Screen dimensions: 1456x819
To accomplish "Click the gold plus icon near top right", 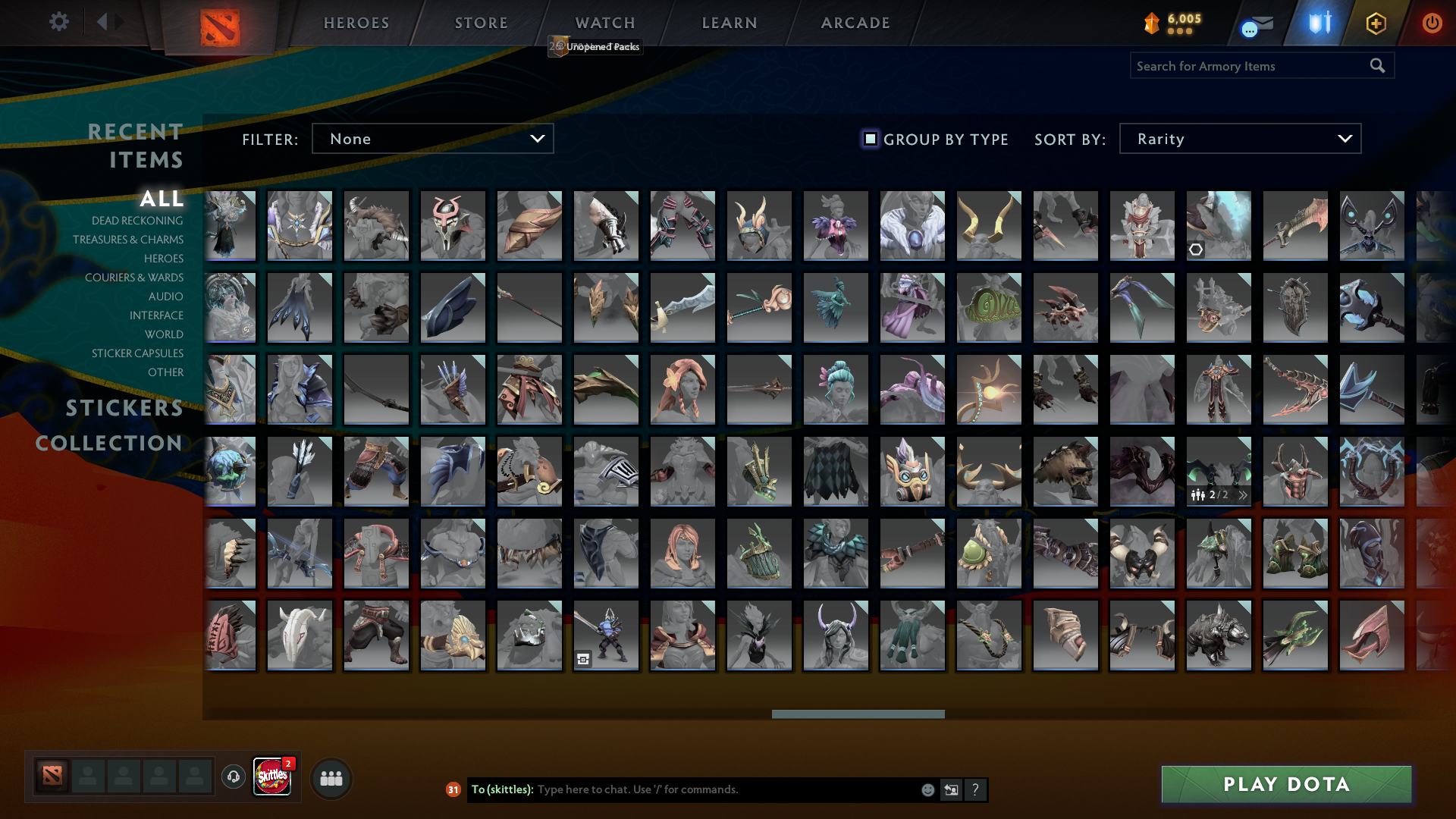I will [x=1375, y=23].
